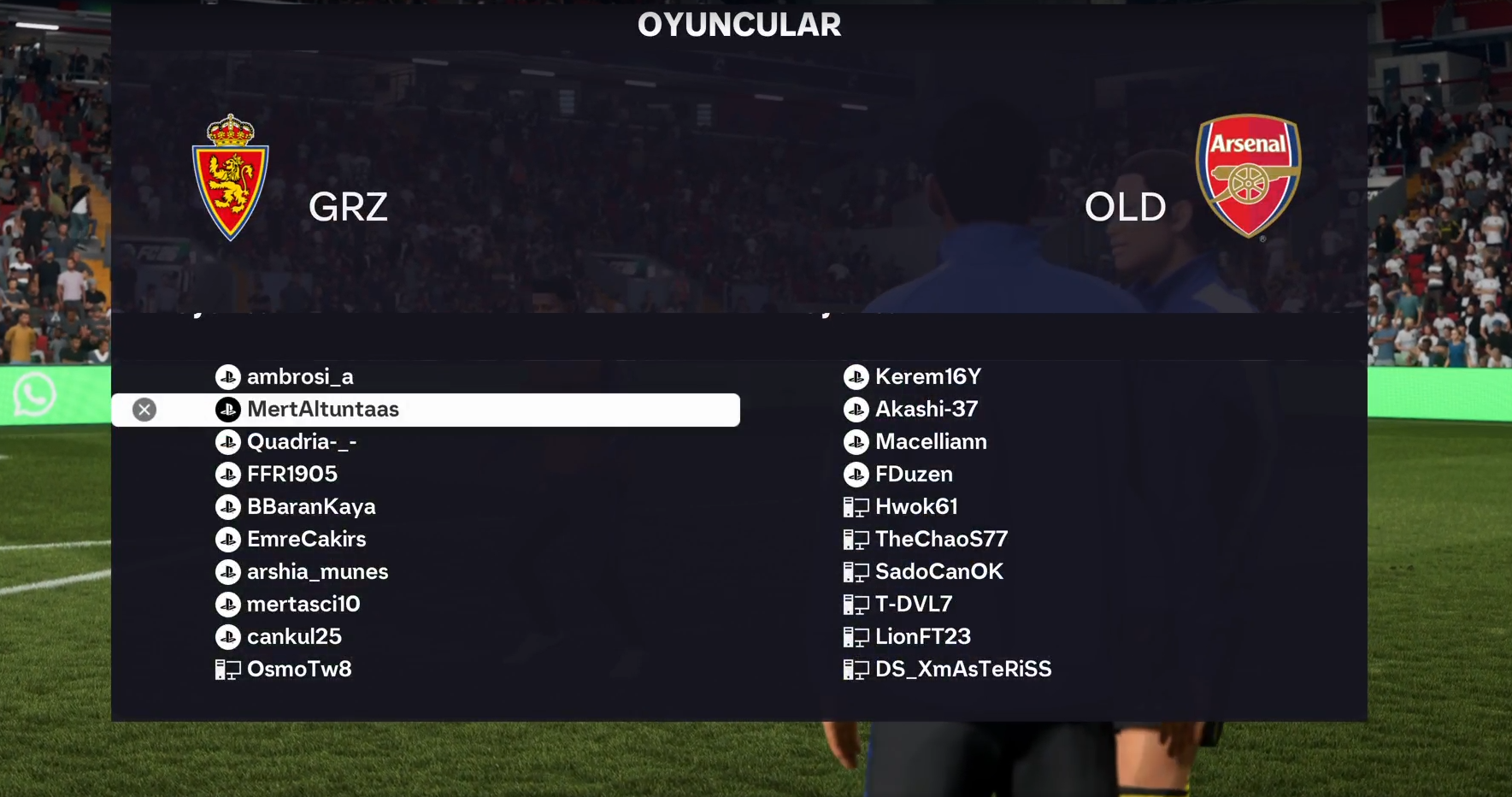1512x797 pixels.
Task: Pick TheChaoS77 from the list
Action: click(941, 540)
